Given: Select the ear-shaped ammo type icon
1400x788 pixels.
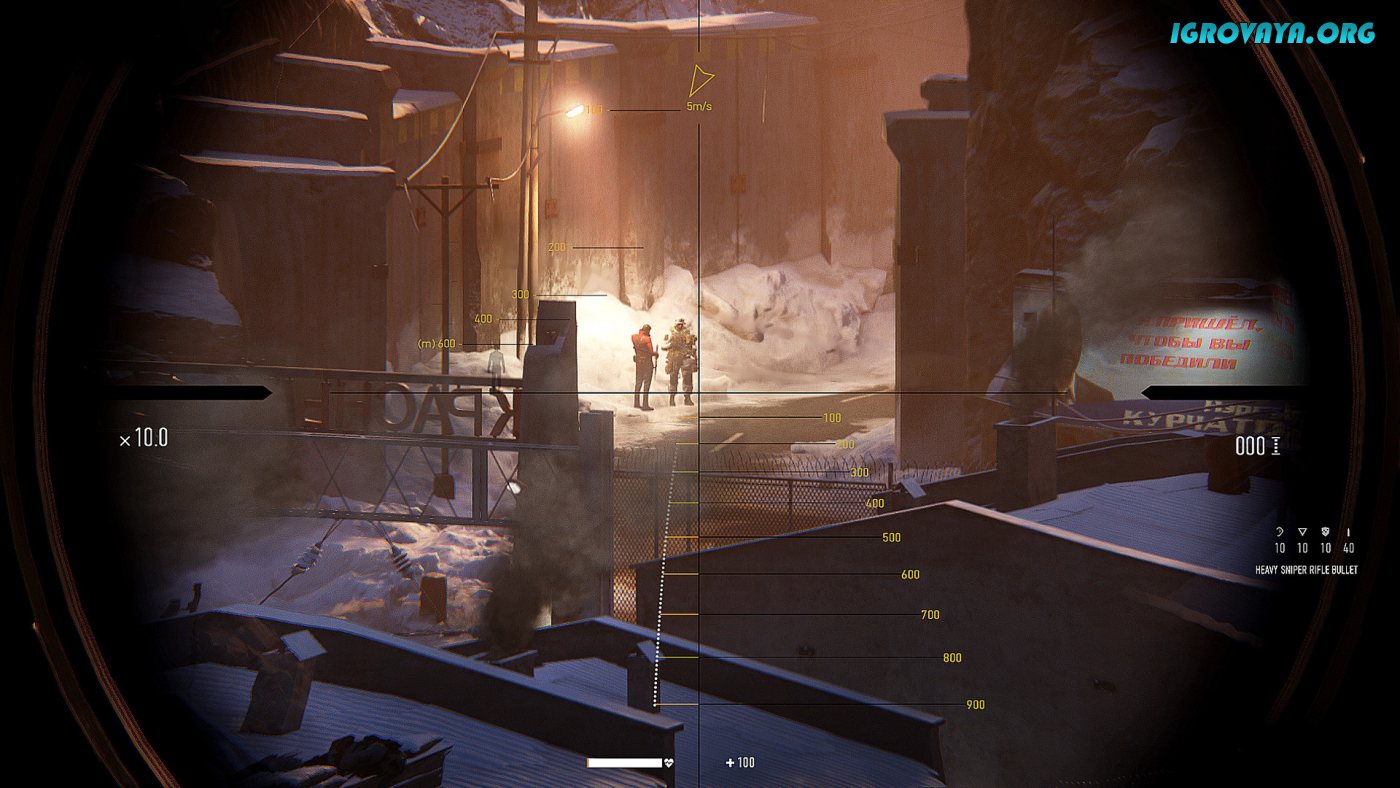Looking at the screenshot, I should point(1279,532).
